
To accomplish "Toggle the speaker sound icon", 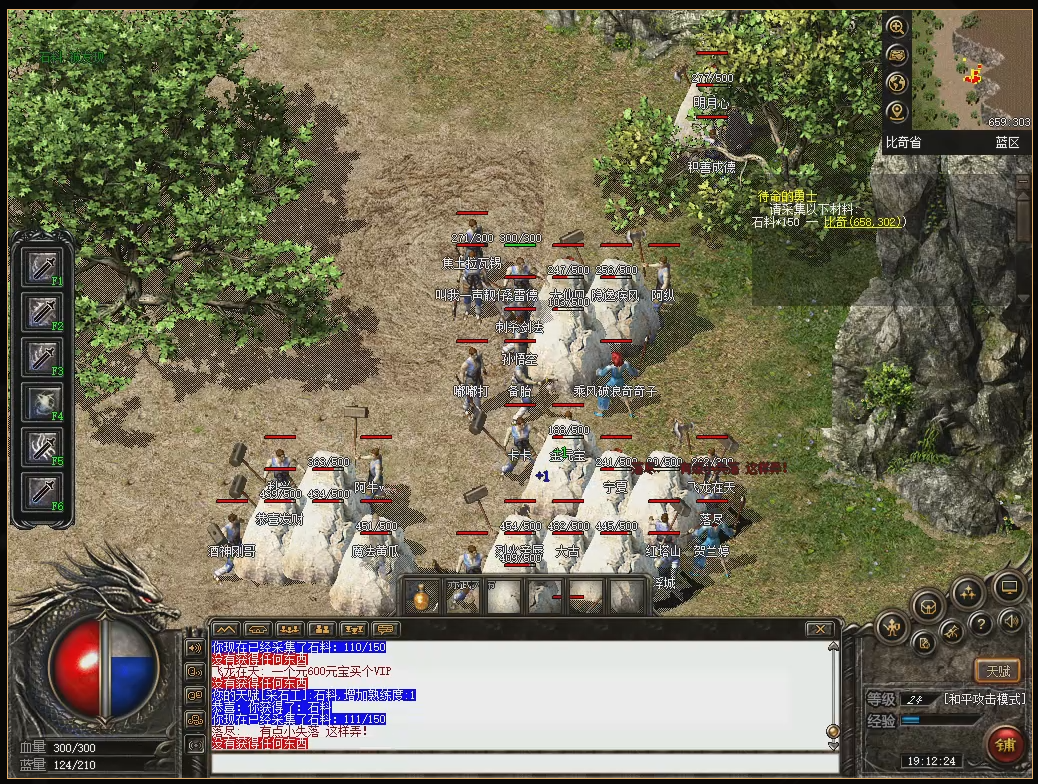I will pos(1010,622).
